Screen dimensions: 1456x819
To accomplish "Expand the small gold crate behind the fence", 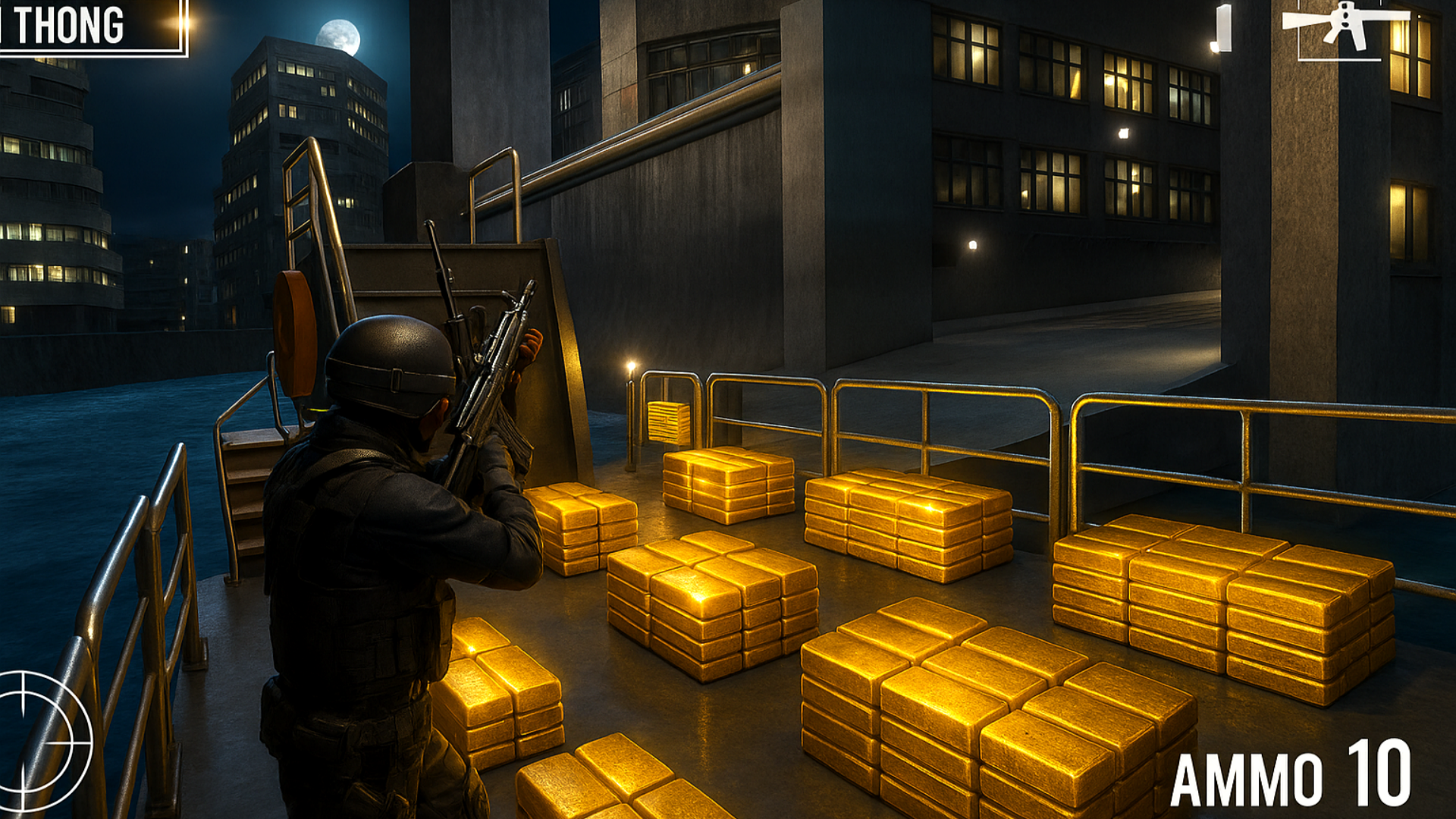I will click(x=669, y=421).
